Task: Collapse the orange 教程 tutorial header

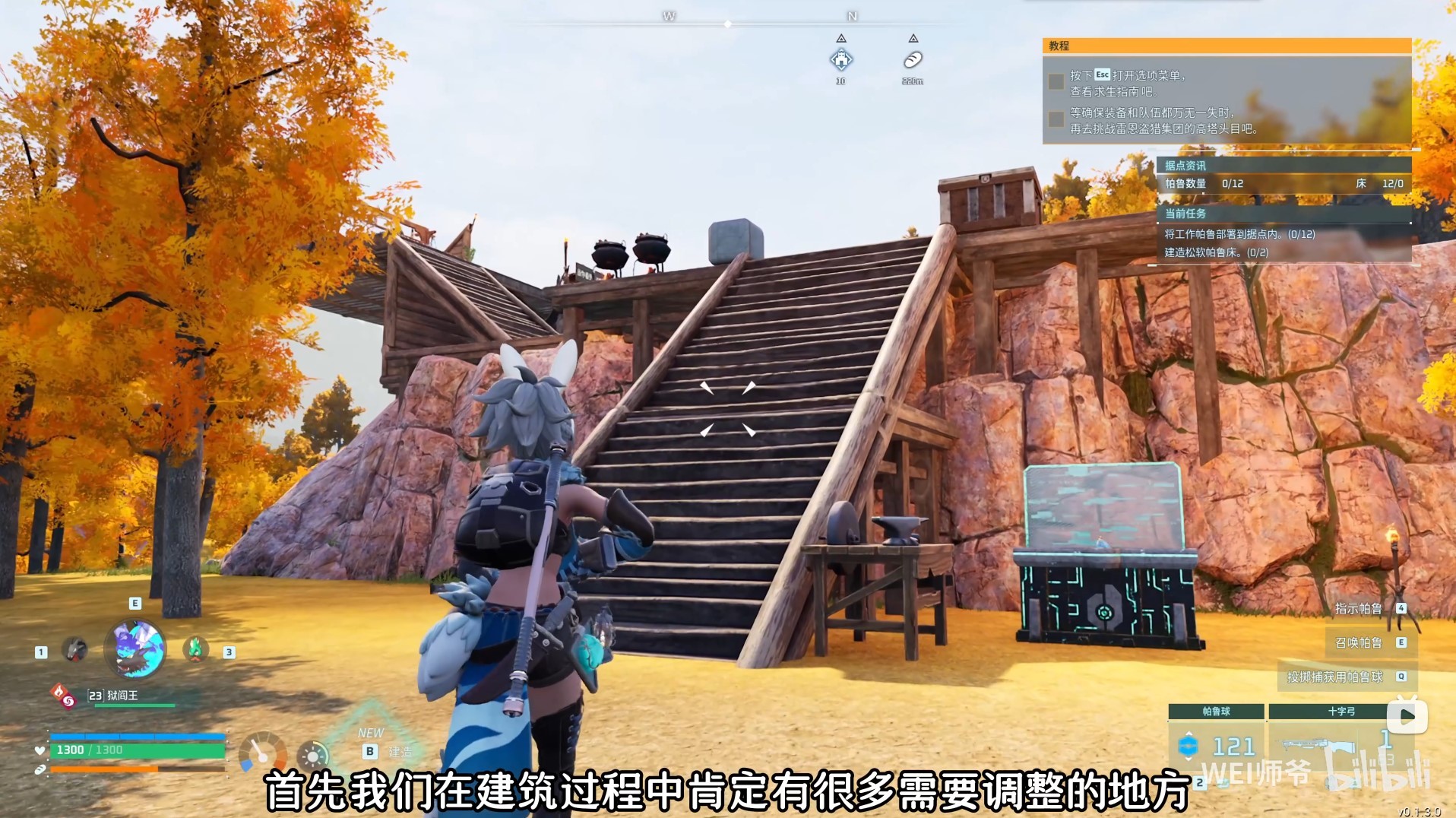Action: (x=1060, y=47)
